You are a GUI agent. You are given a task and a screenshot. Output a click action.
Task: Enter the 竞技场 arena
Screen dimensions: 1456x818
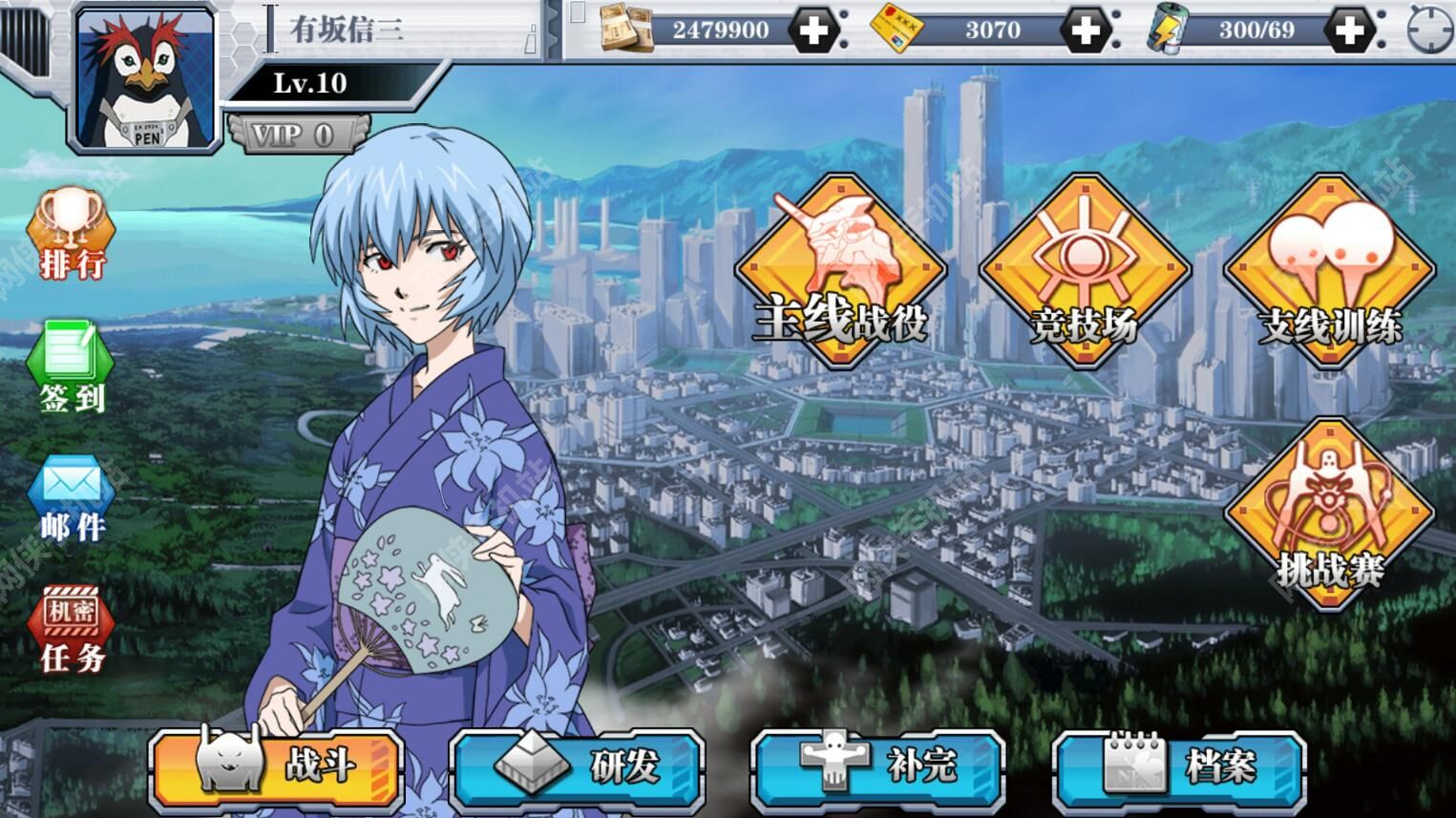[1085, 270]
